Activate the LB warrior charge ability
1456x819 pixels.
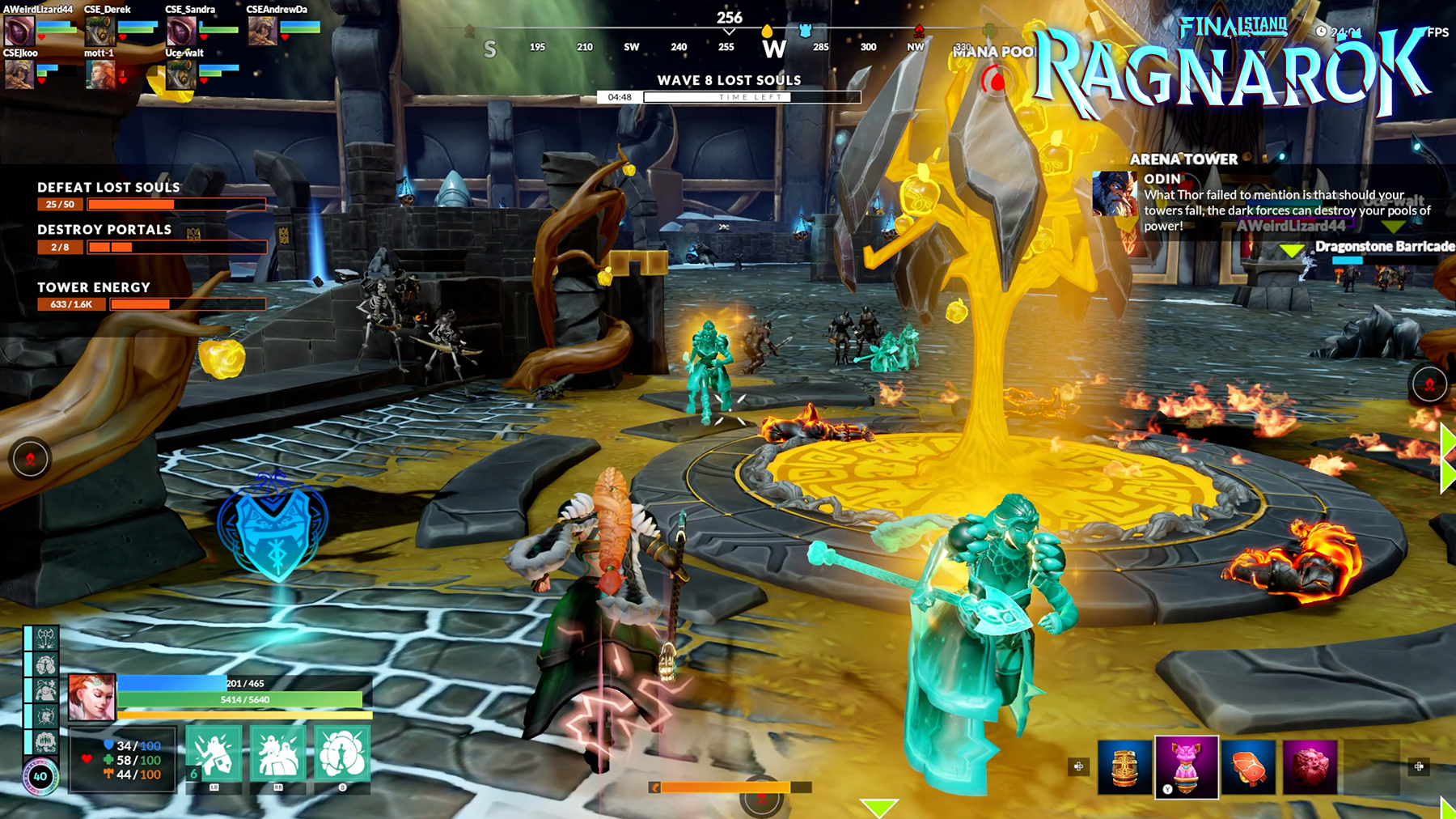tap(214, 753)
